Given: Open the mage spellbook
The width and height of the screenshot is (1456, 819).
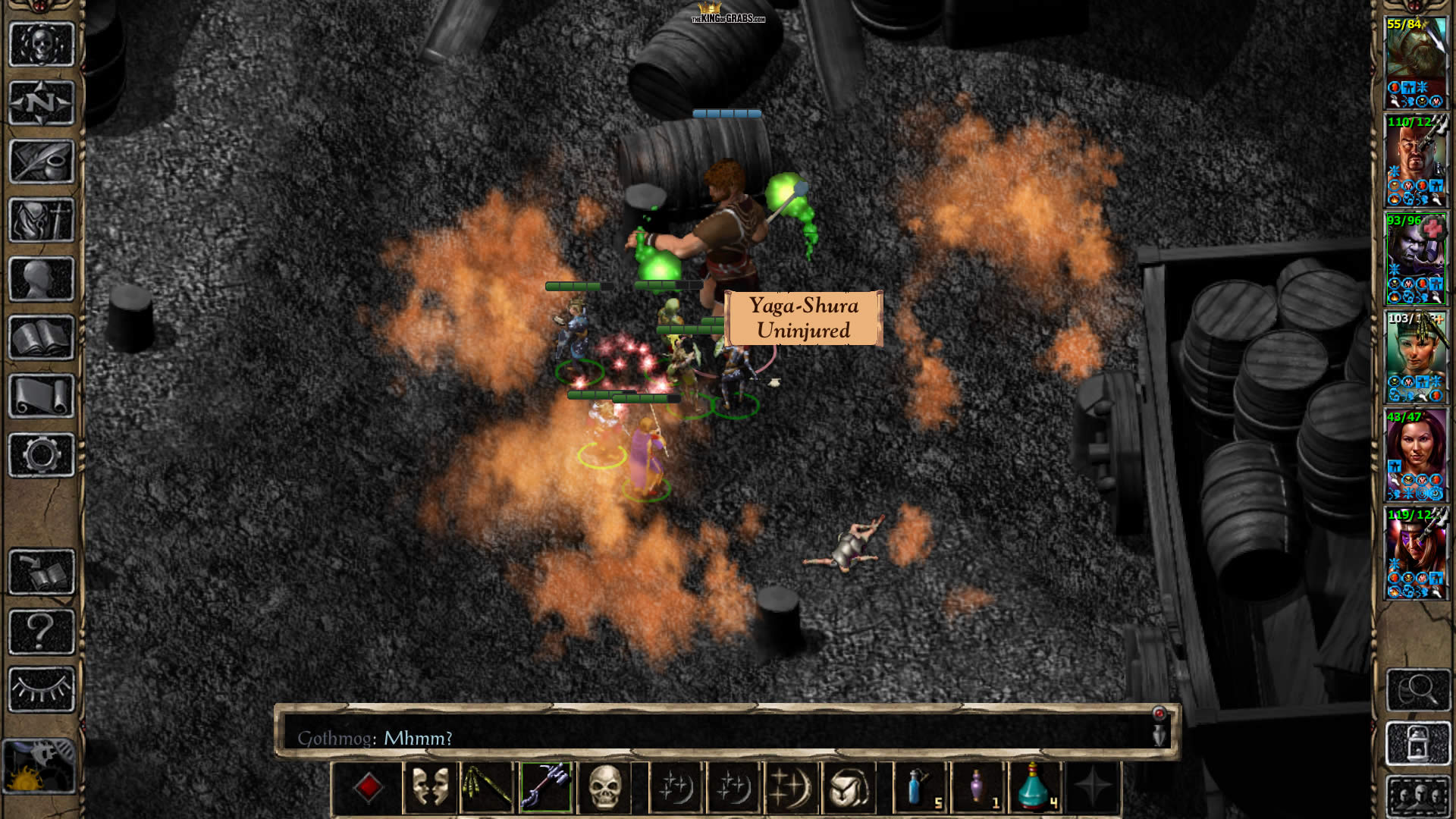Looking at the screenshot, I should point(42,337).
